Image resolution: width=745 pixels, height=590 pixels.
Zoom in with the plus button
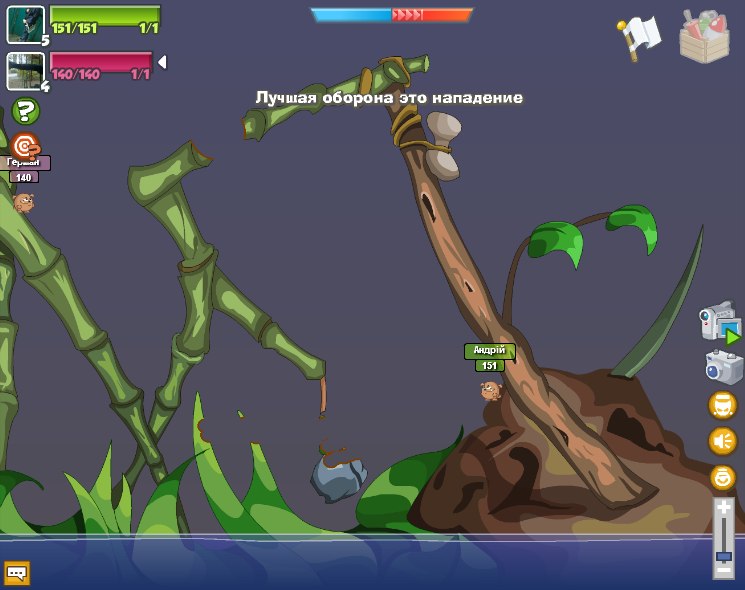(x=723, y=509)
